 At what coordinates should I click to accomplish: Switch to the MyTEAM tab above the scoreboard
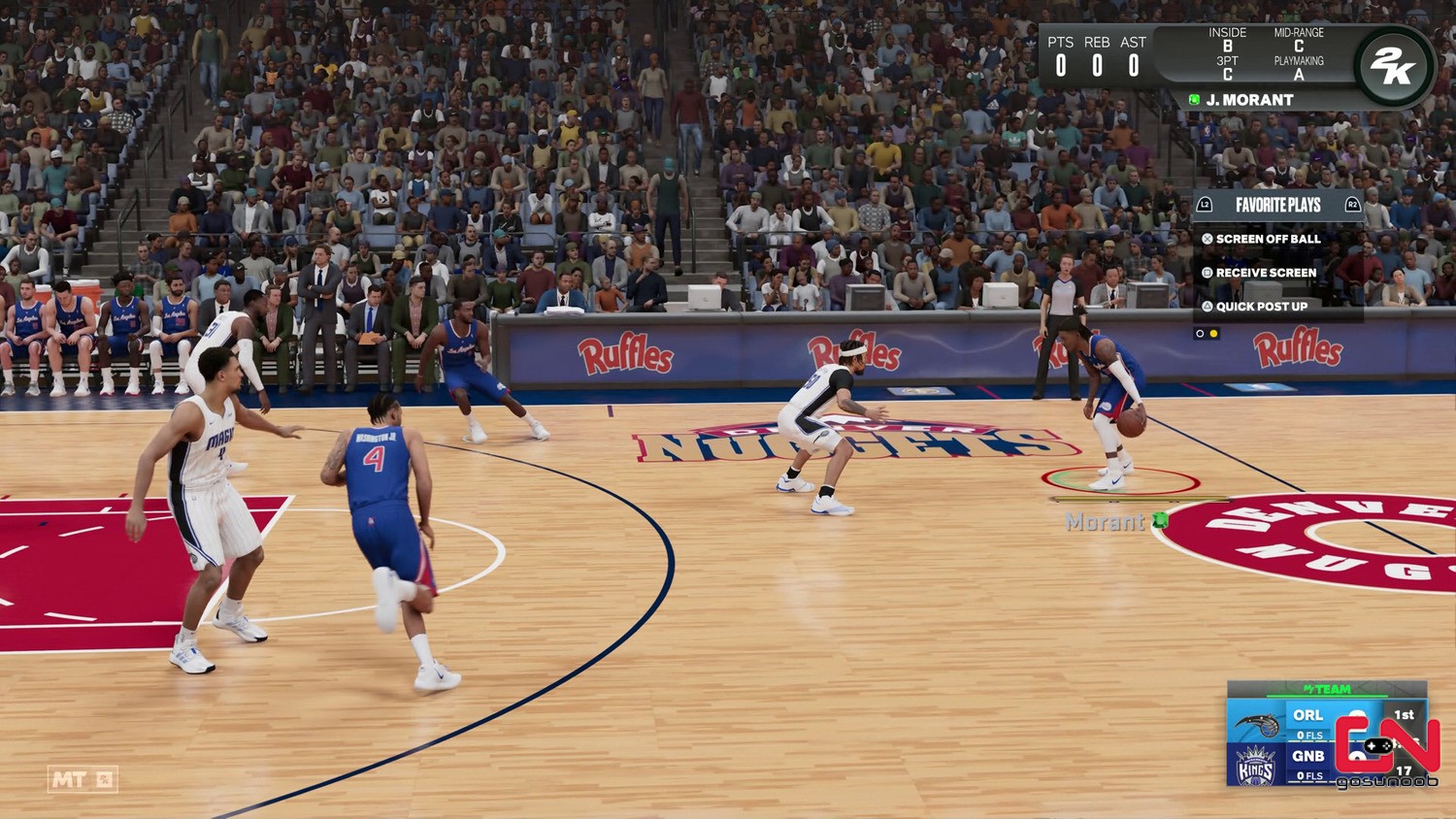pos(1327,688)
